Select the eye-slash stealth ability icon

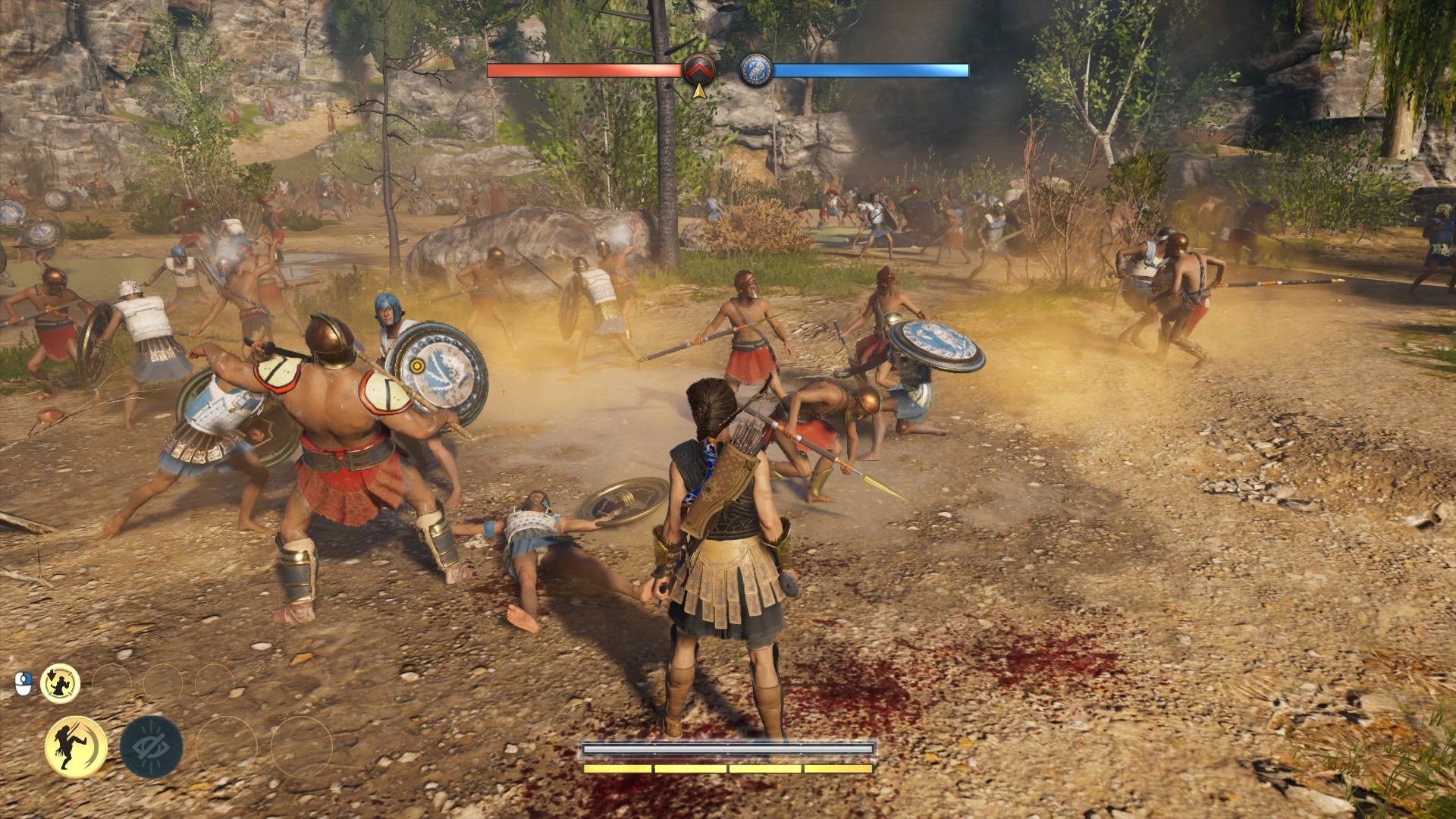152,746
